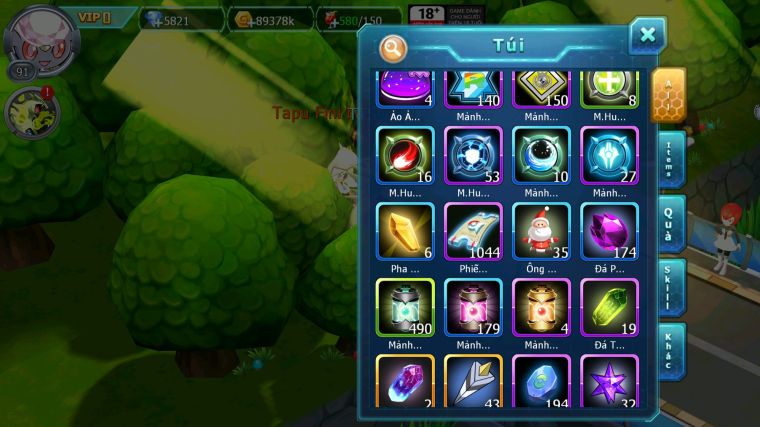Open the bag search magnifier

393,47
